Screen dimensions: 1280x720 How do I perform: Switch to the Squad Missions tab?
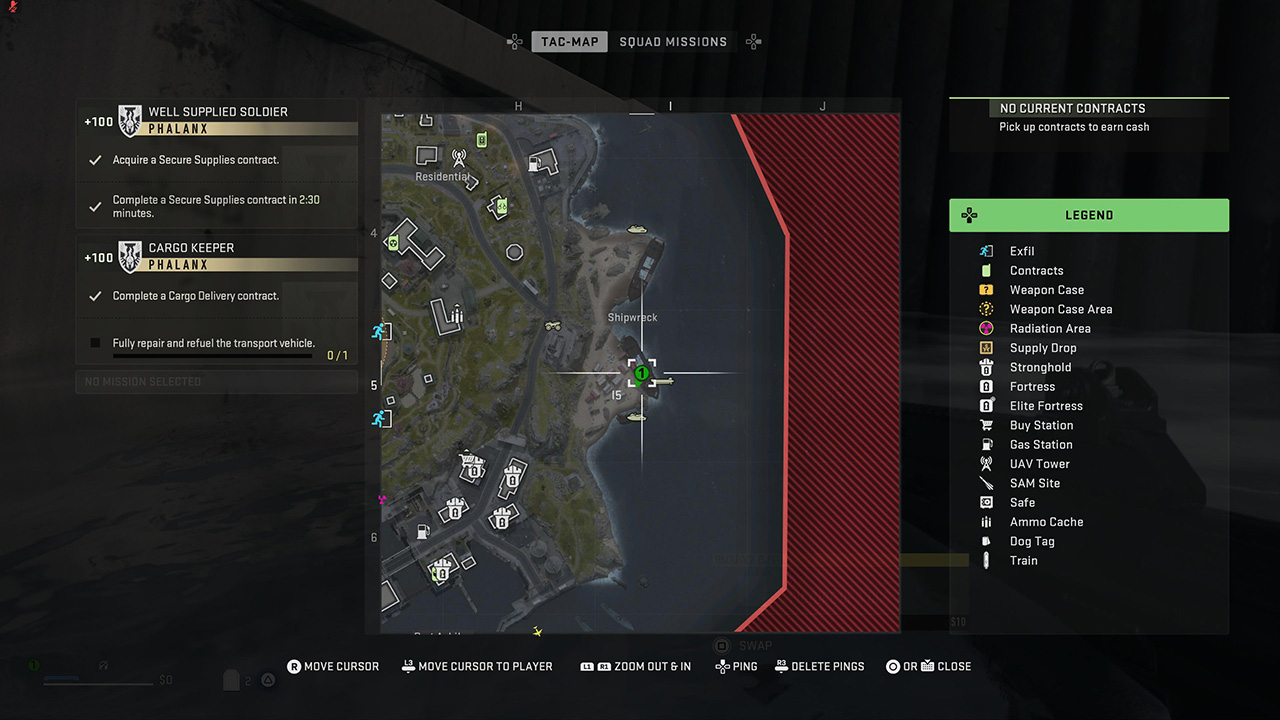tap(673, 42)
